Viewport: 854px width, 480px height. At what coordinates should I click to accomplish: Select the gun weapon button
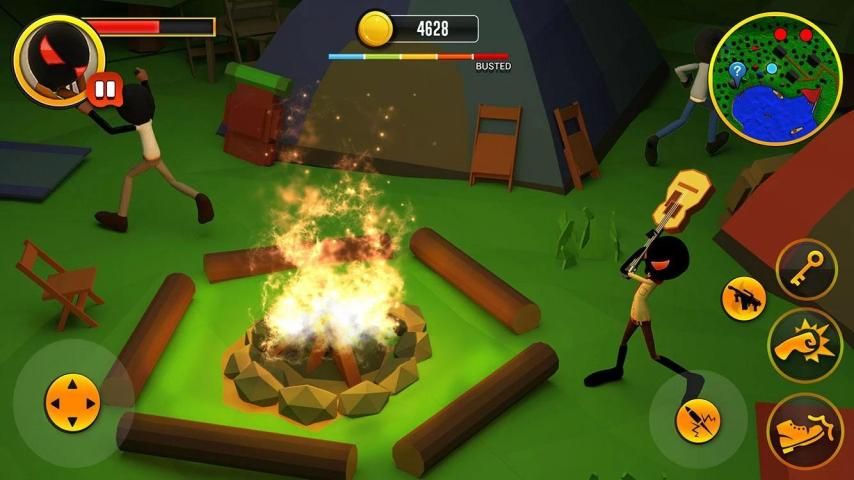pyautogui.click(x=744, y=298)
